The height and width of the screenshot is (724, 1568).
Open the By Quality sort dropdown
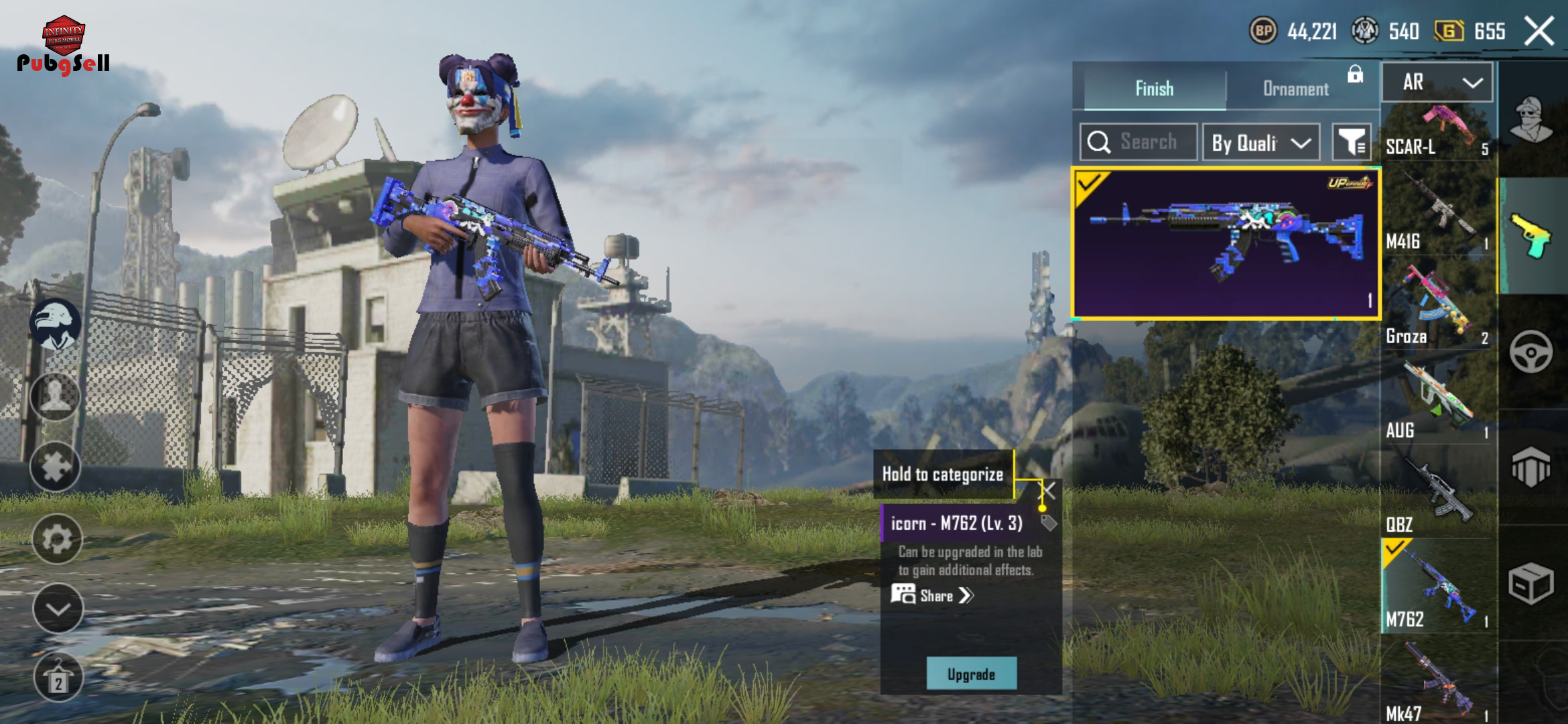[x=1261, y=142]
